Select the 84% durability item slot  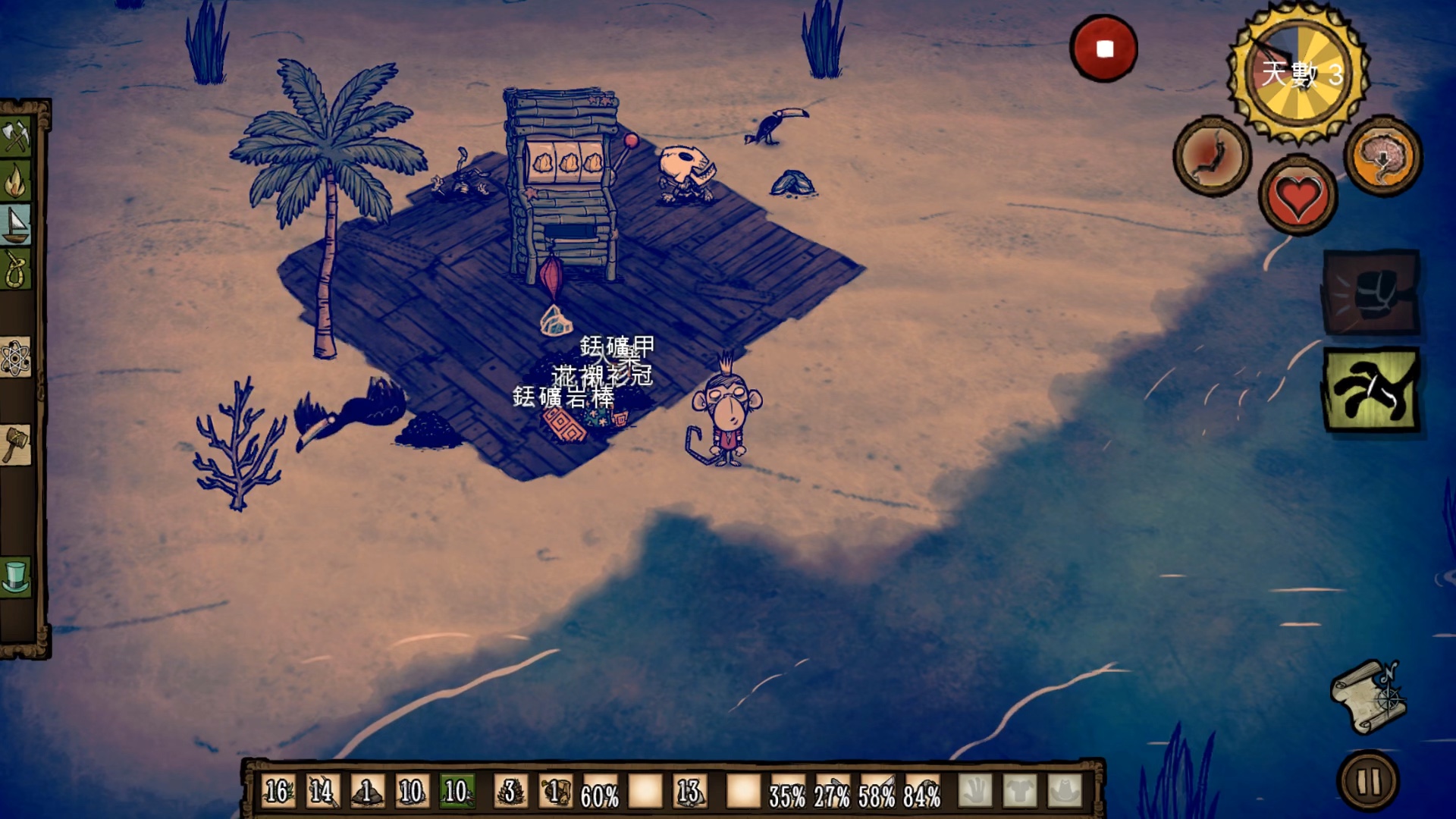[922, 793]
